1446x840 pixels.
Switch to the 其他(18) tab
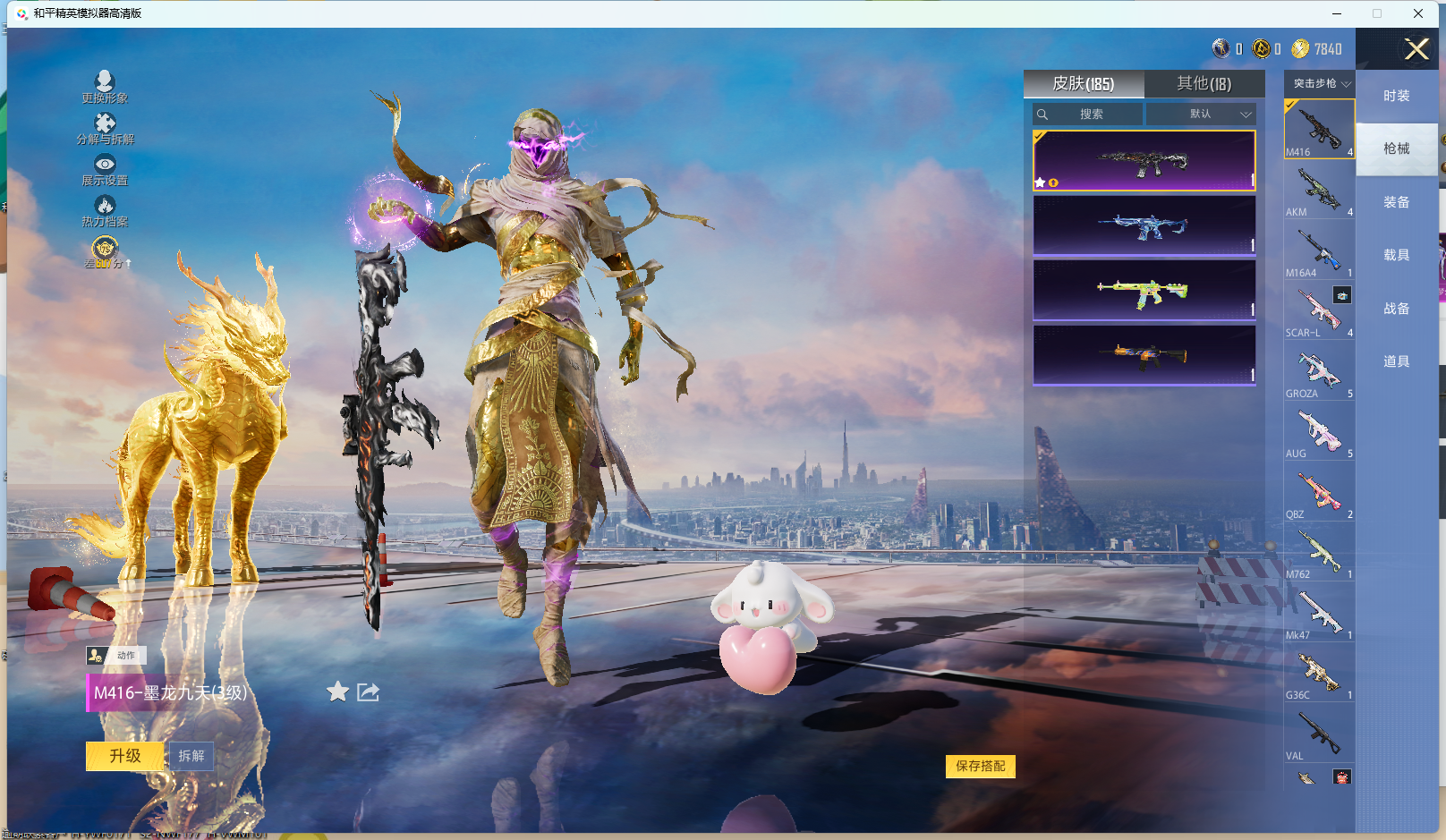tap(1204, 84)
